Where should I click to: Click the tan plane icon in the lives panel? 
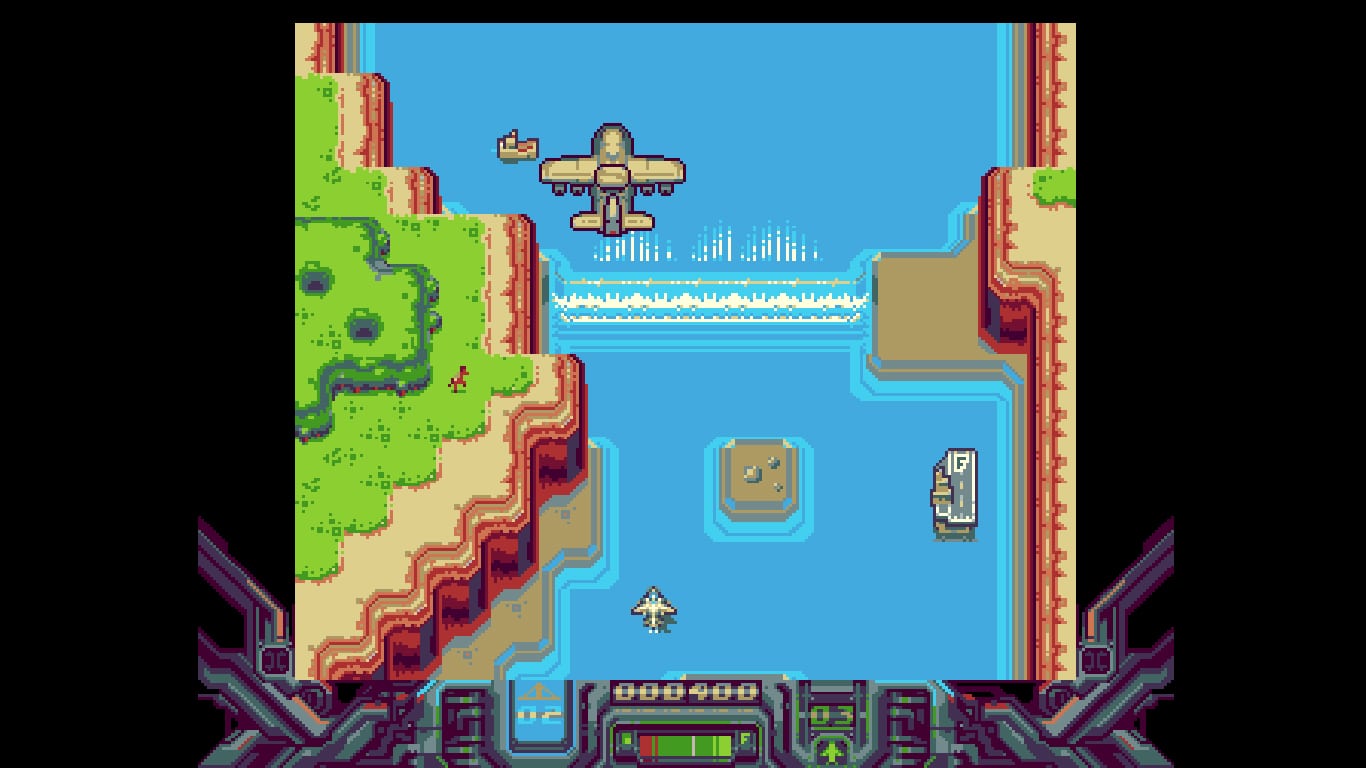(539, 693)
